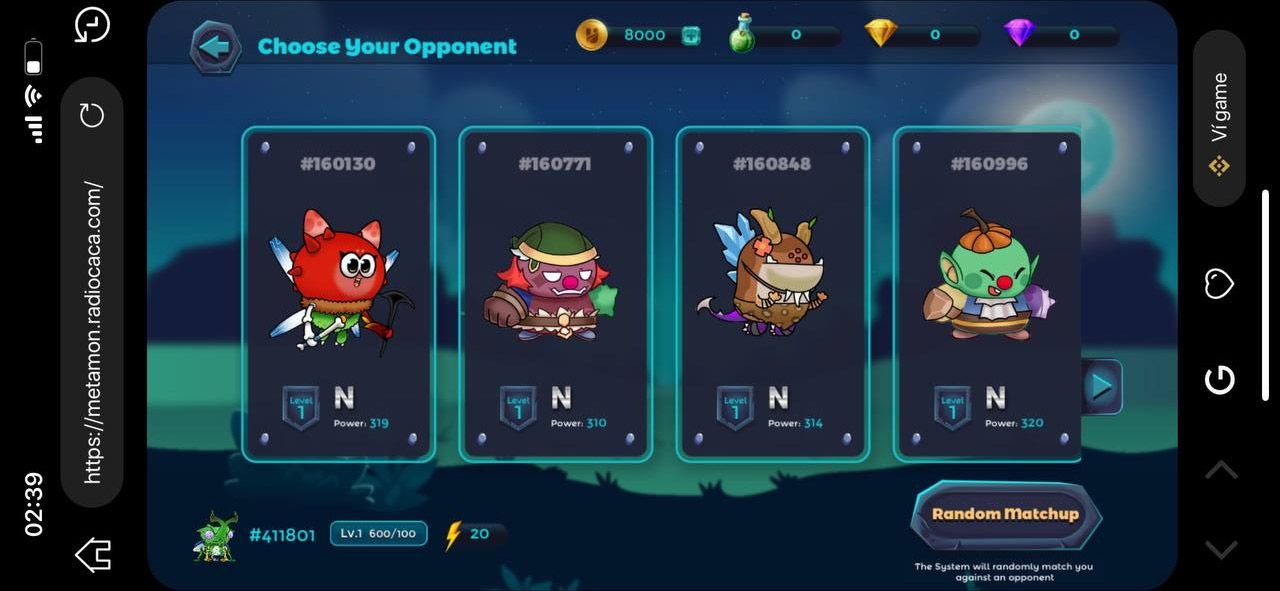This screenshot has height=591, width=1280.
Task: Go back using the hexagon arrow button
Action: [x=215, y=46]
